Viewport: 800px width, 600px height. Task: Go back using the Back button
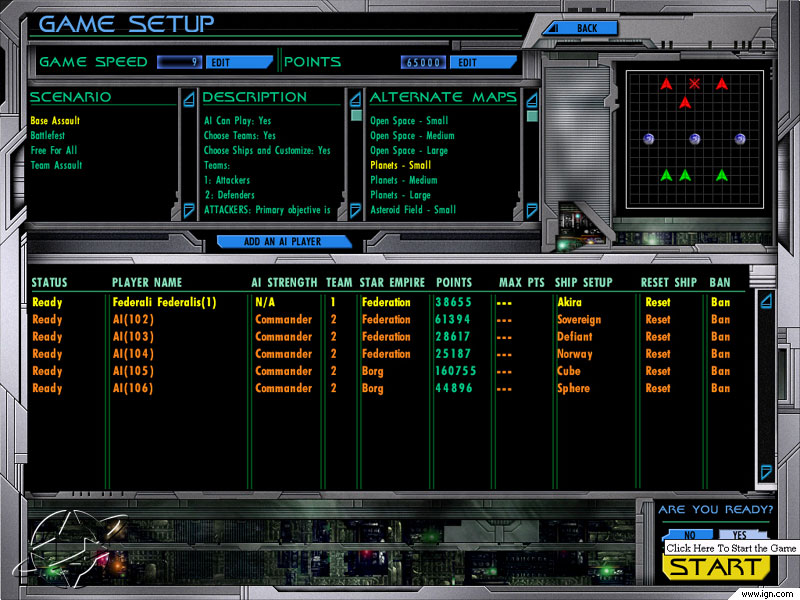(x=587, y=28)
